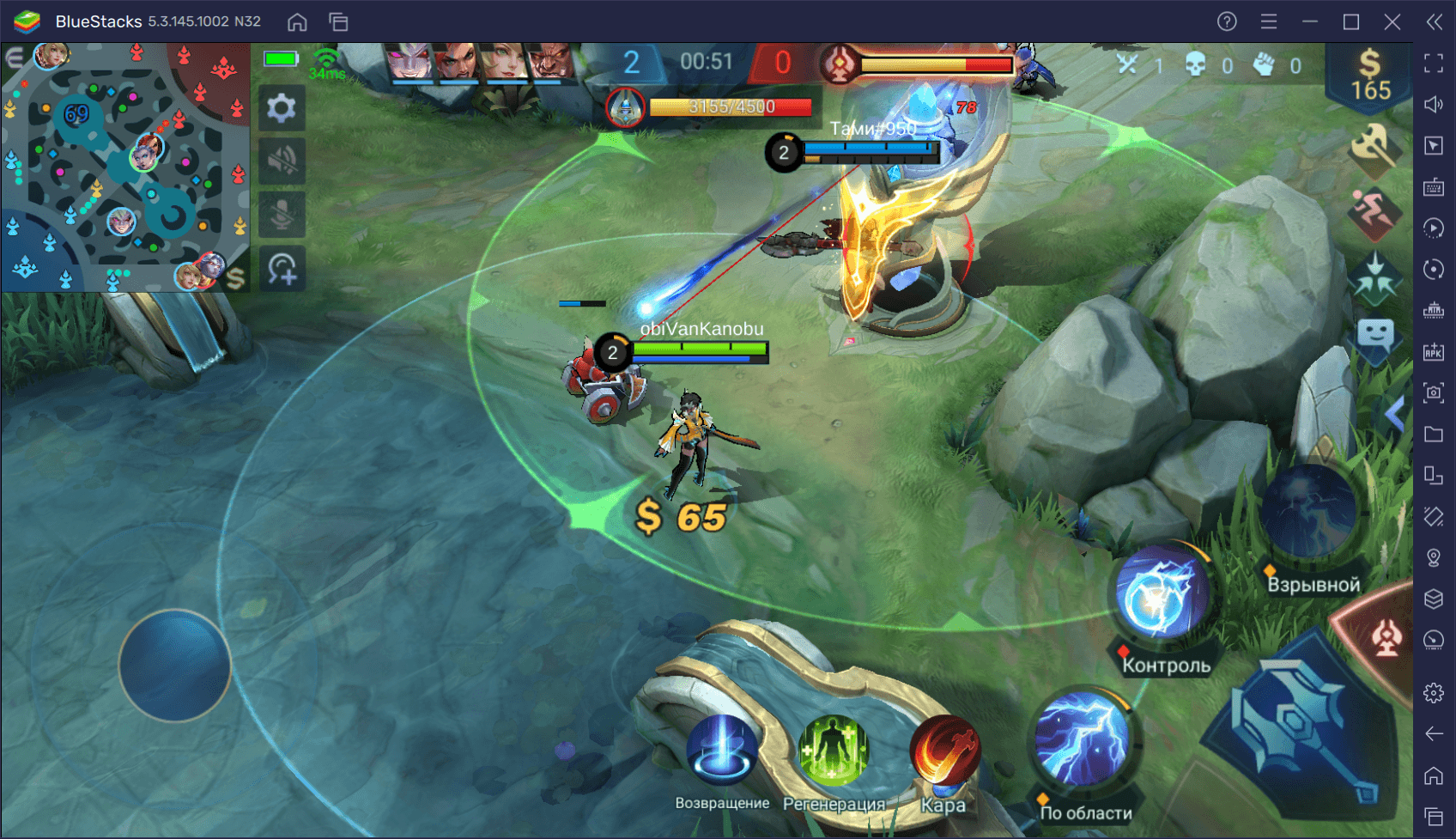Open the BlueStacks hamburger menu
Image resolution: width=1456 pixels, height=839 pixels.
tap(1268, 21)
